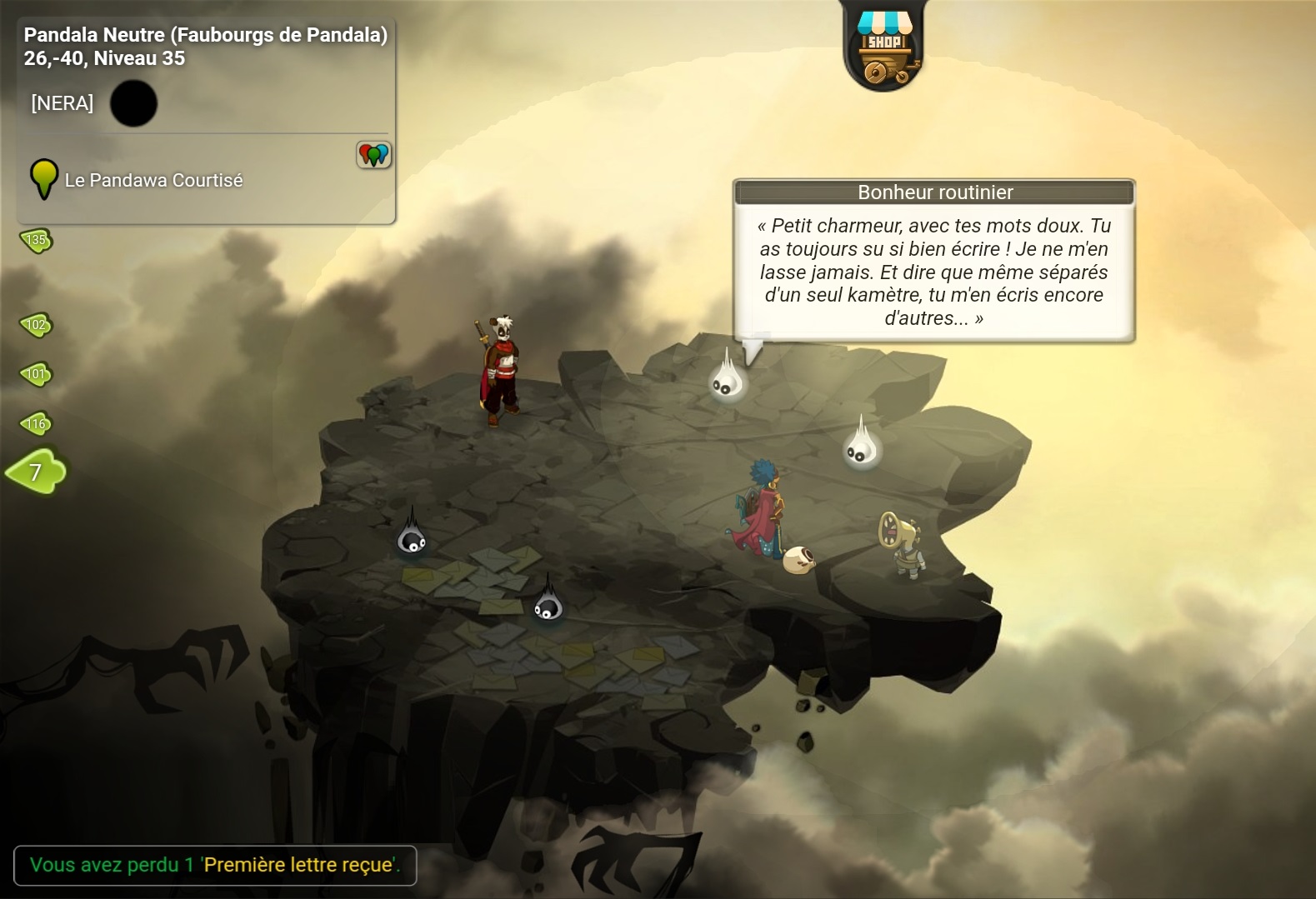Viewport: 1316px width, 899px height.
Task: Tap the green arrow badge numbered 102
Action: point(36,325)
